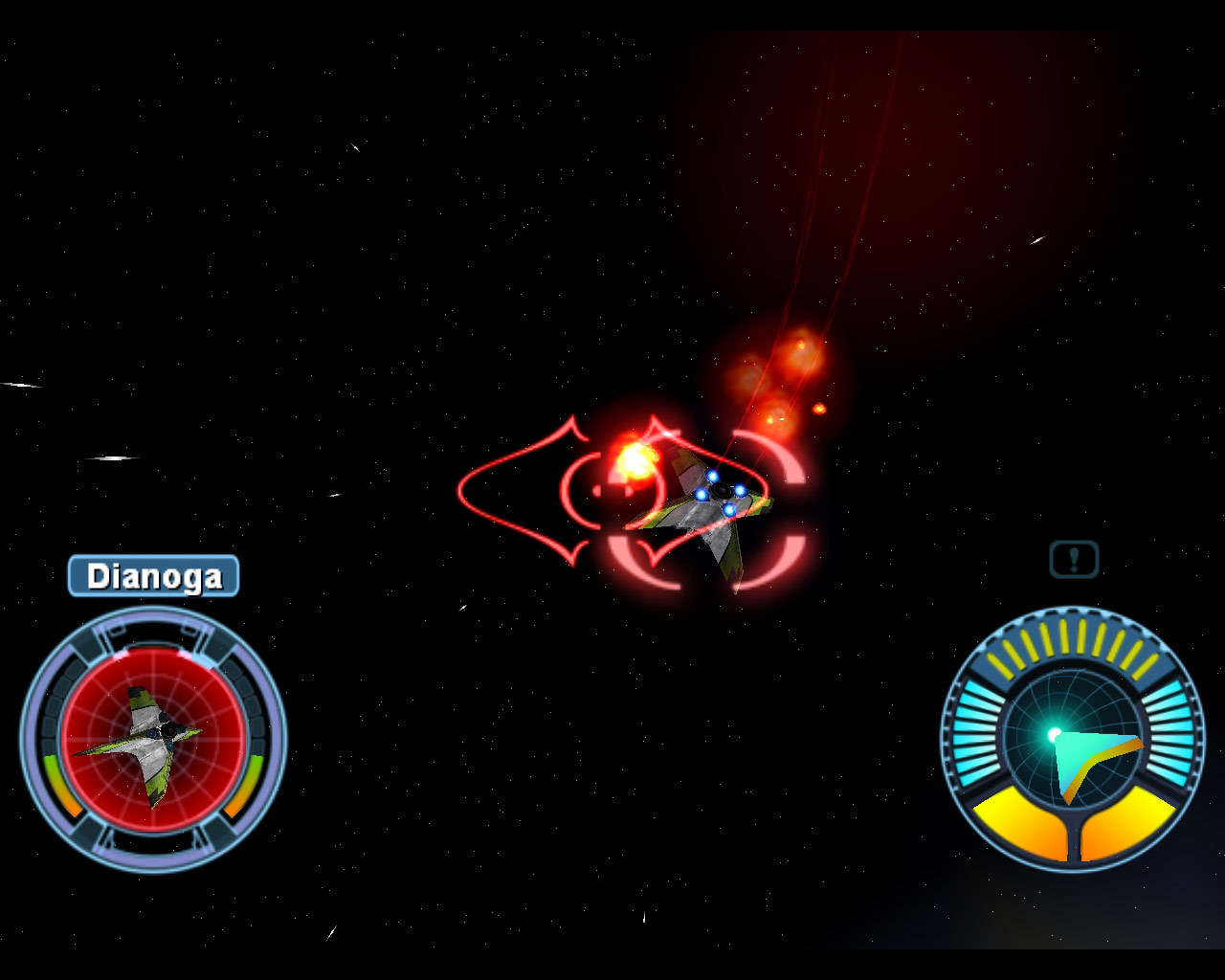Open the target info panel above the radar circle

(x=153, y=575)
